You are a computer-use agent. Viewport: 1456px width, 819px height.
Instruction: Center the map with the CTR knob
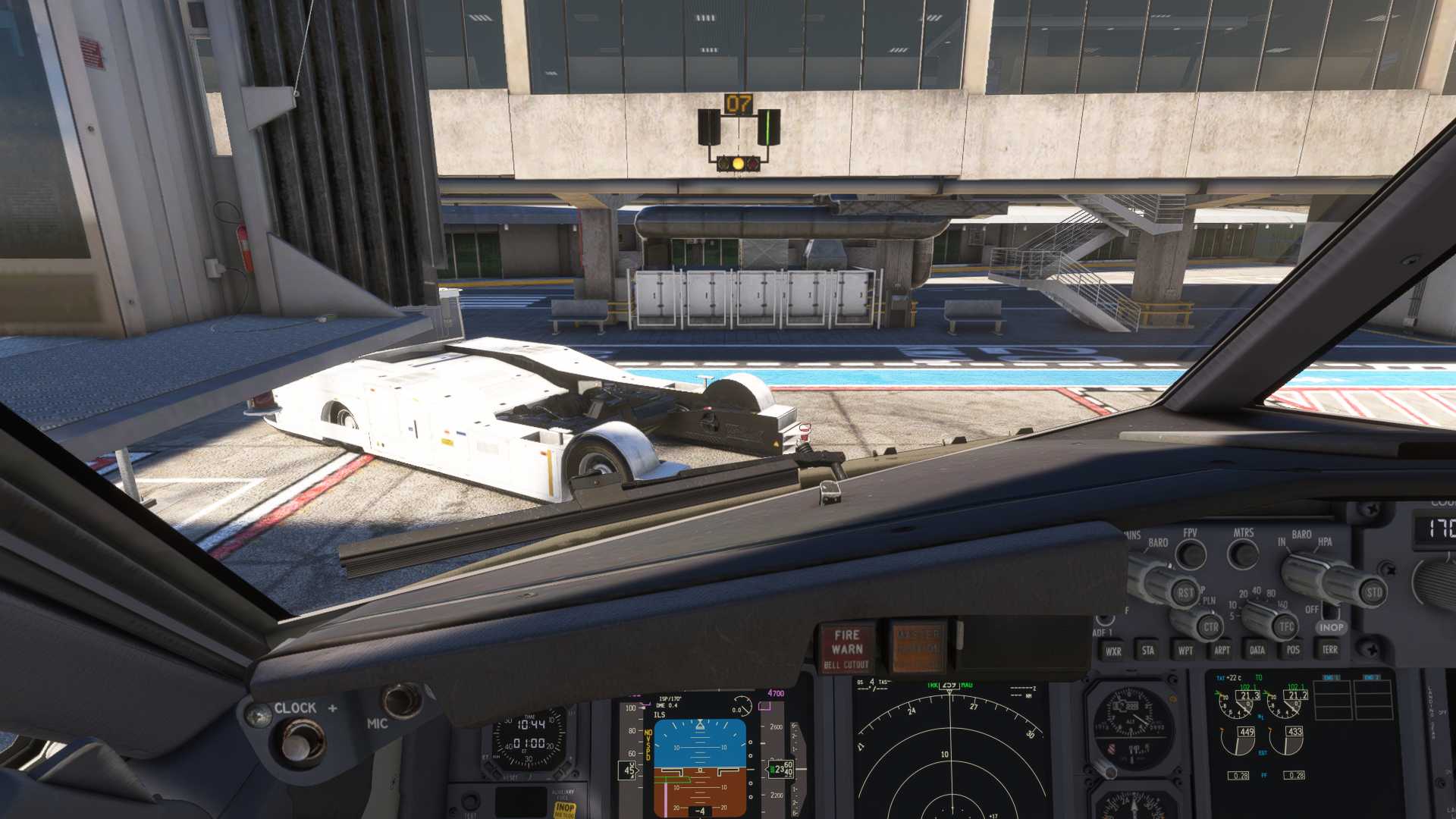(x=1210, y=627)
